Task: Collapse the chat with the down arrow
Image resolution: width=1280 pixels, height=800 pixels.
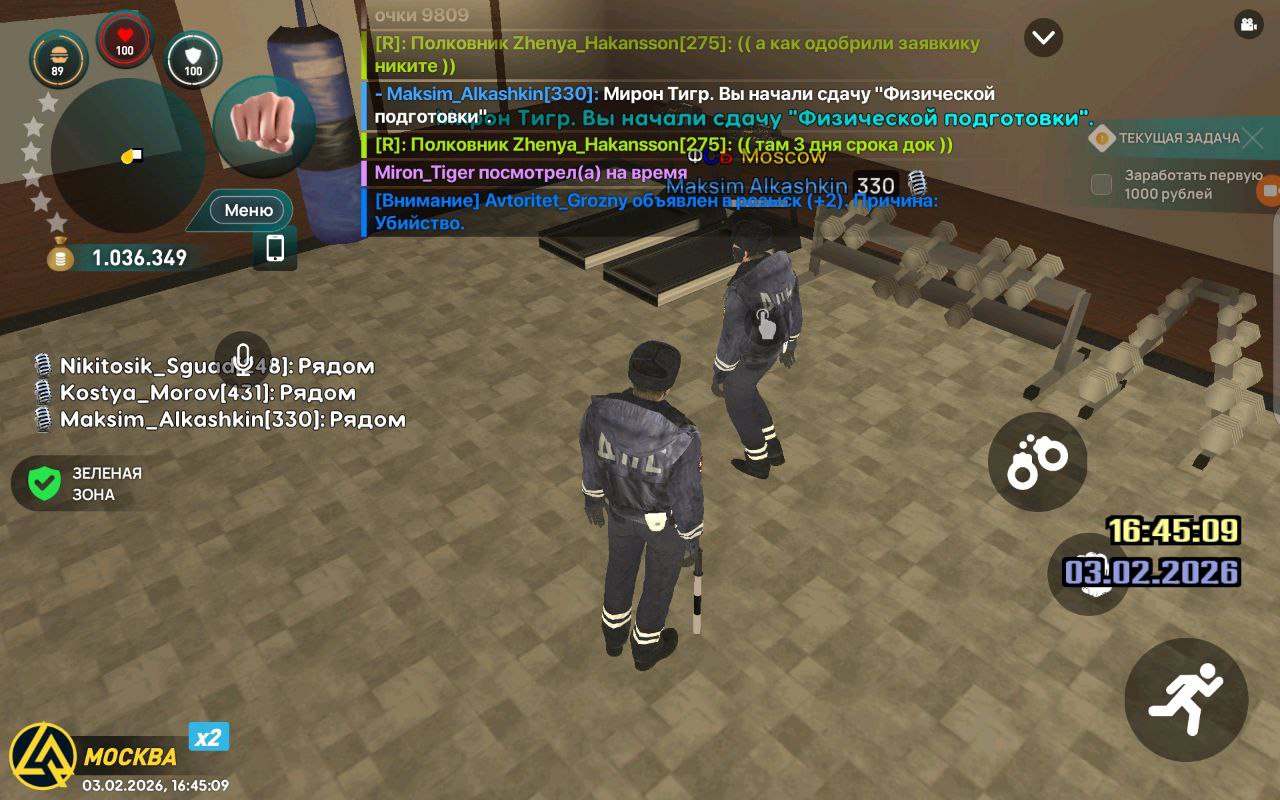Action: (1043, 37)
